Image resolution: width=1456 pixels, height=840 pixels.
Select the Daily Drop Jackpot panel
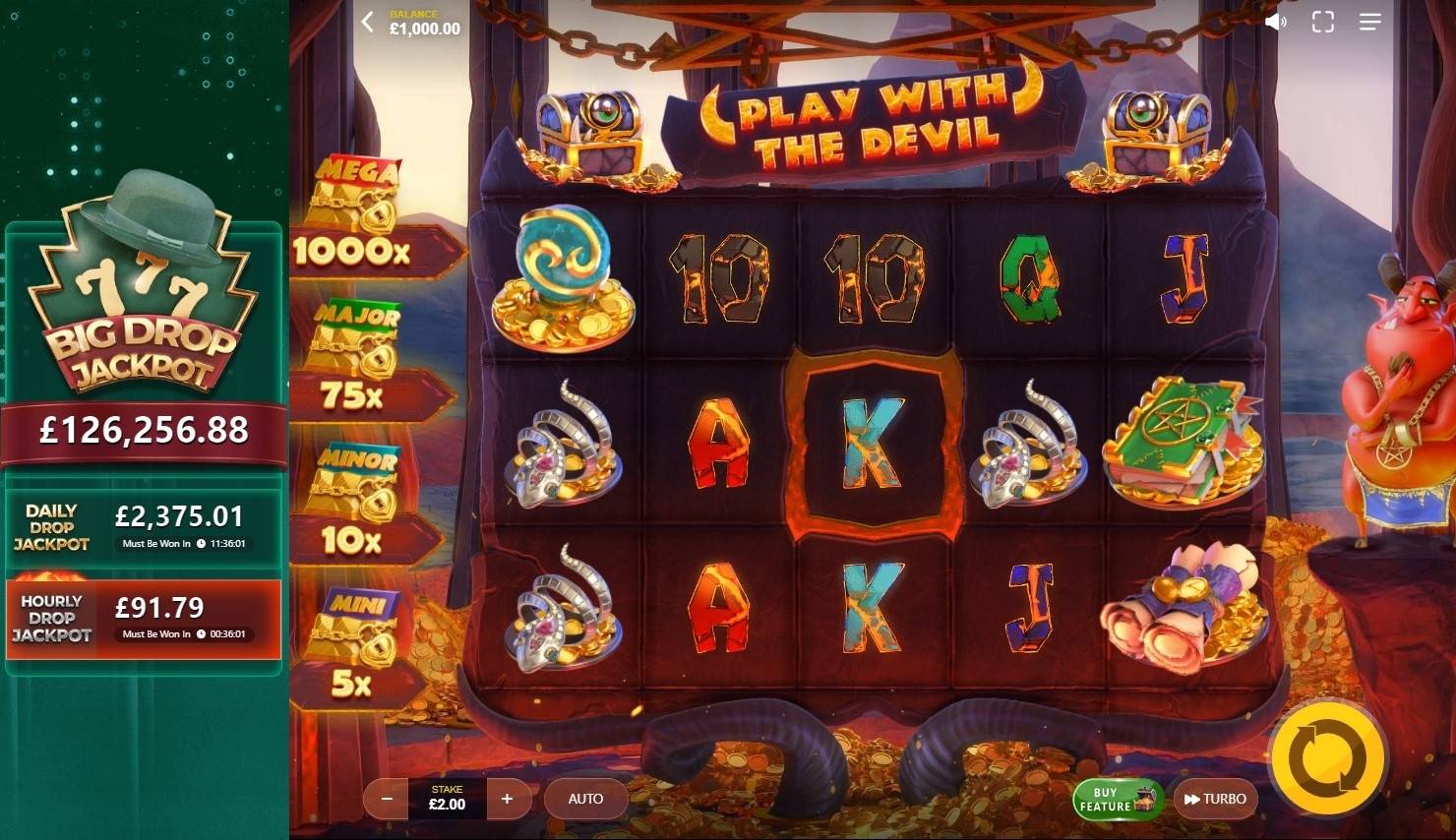144,527
